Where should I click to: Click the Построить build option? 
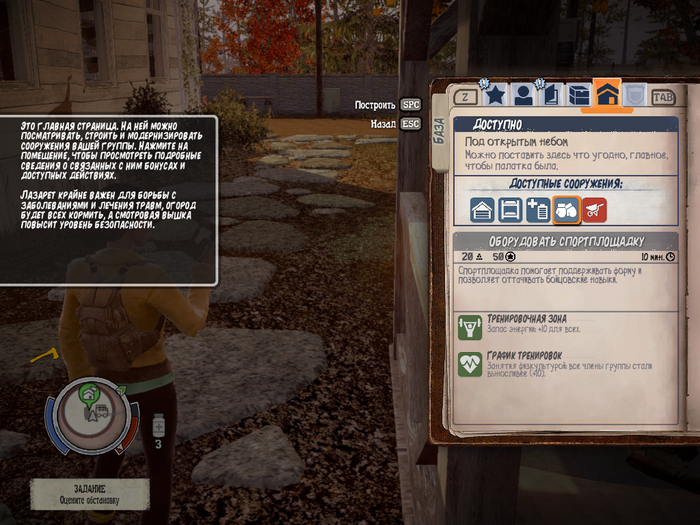tap(389, 104)
